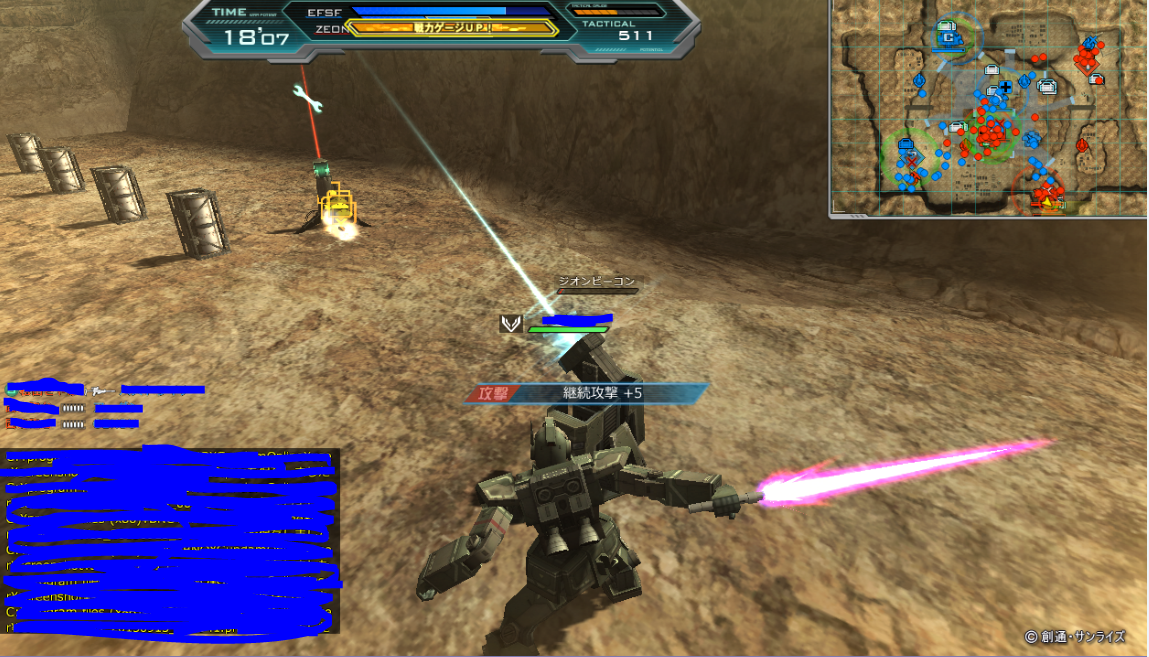The height and width of the screenshot is (657, 1149).
Task: Select the yellow player arrow on minimap
Action: click(1047, 202)
